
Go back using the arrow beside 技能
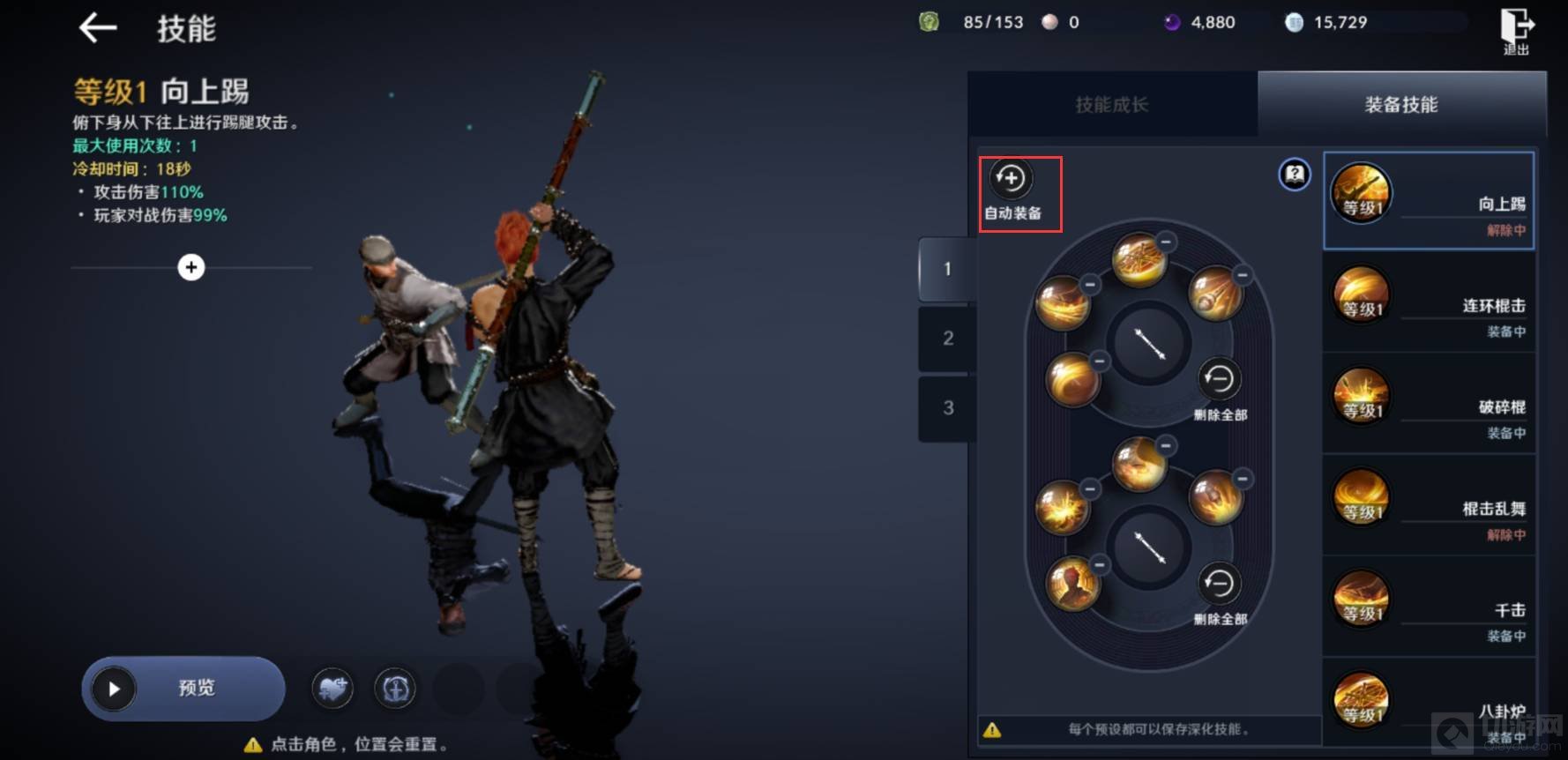[x=98, y=28]
